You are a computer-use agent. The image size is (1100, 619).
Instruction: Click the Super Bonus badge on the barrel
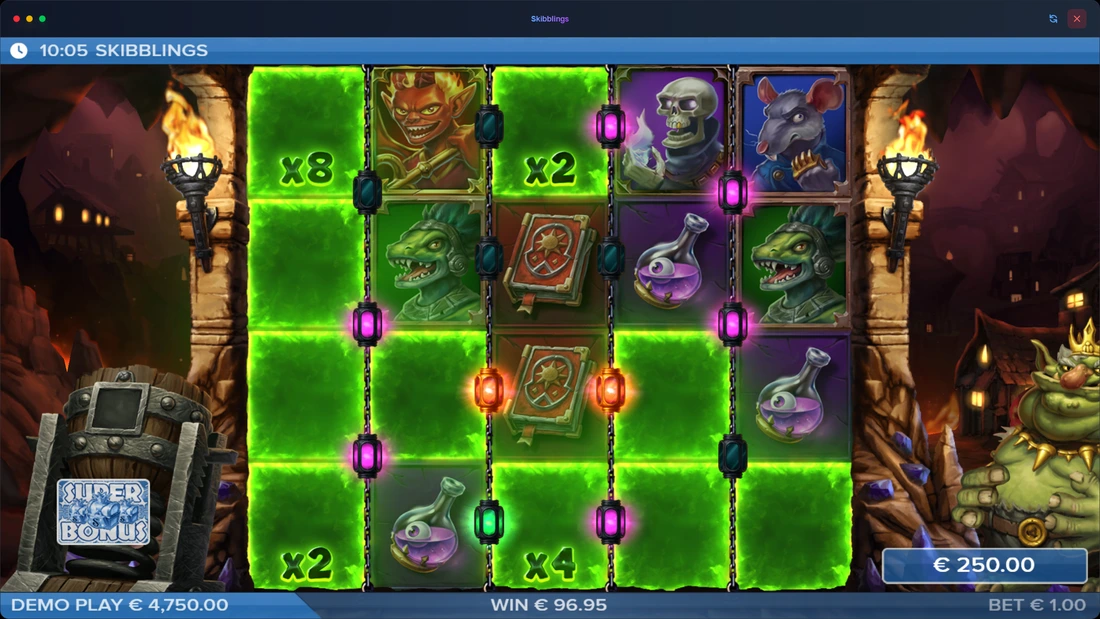pos(104,512)
